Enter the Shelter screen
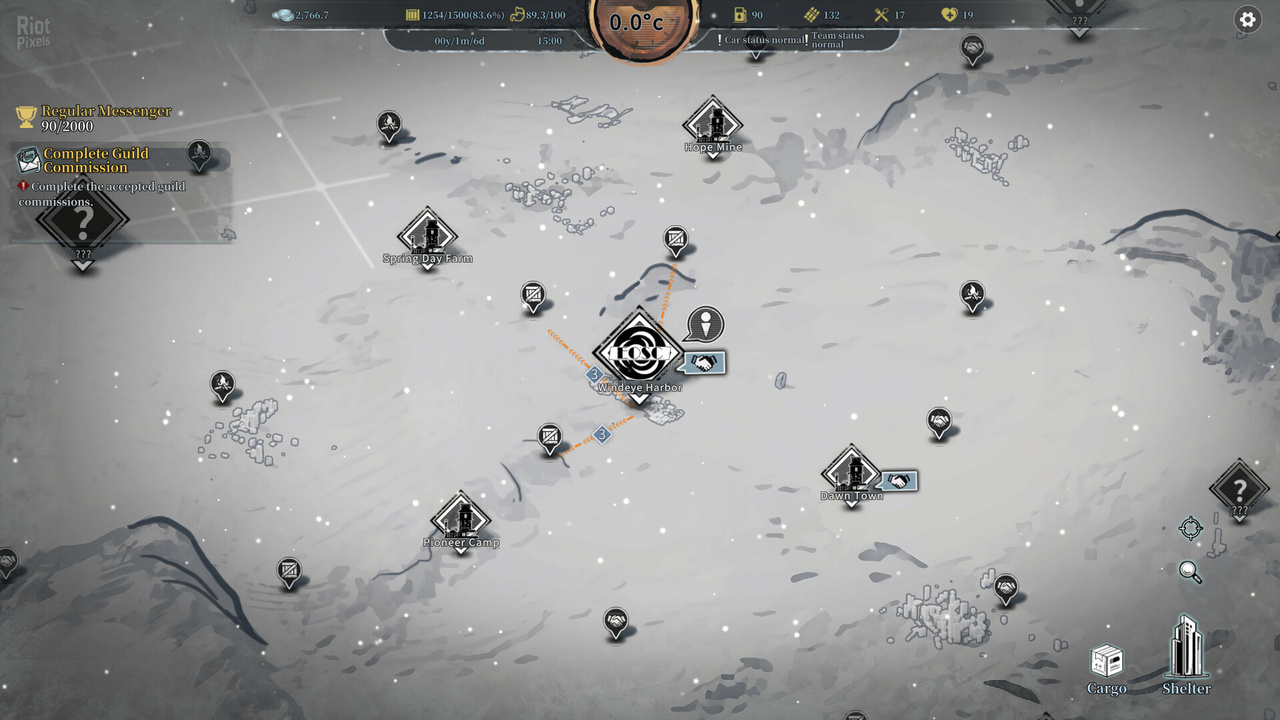Screen dimensions: 1280x720 (1187, 655)
